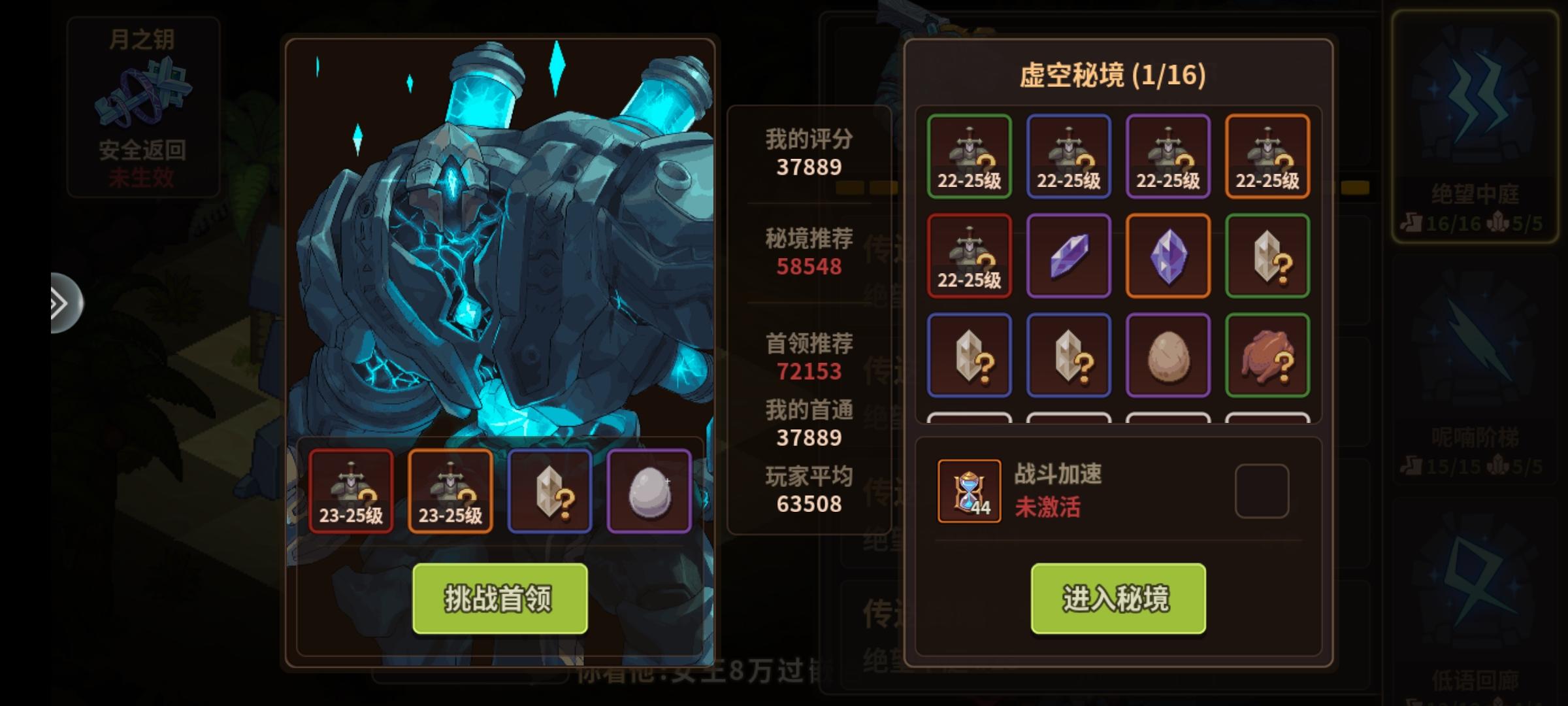The width and height of the screenshot is (1568, 706).
Task: Click the green-framed 22-25级 equipment reward
Action: pos(970,156)
